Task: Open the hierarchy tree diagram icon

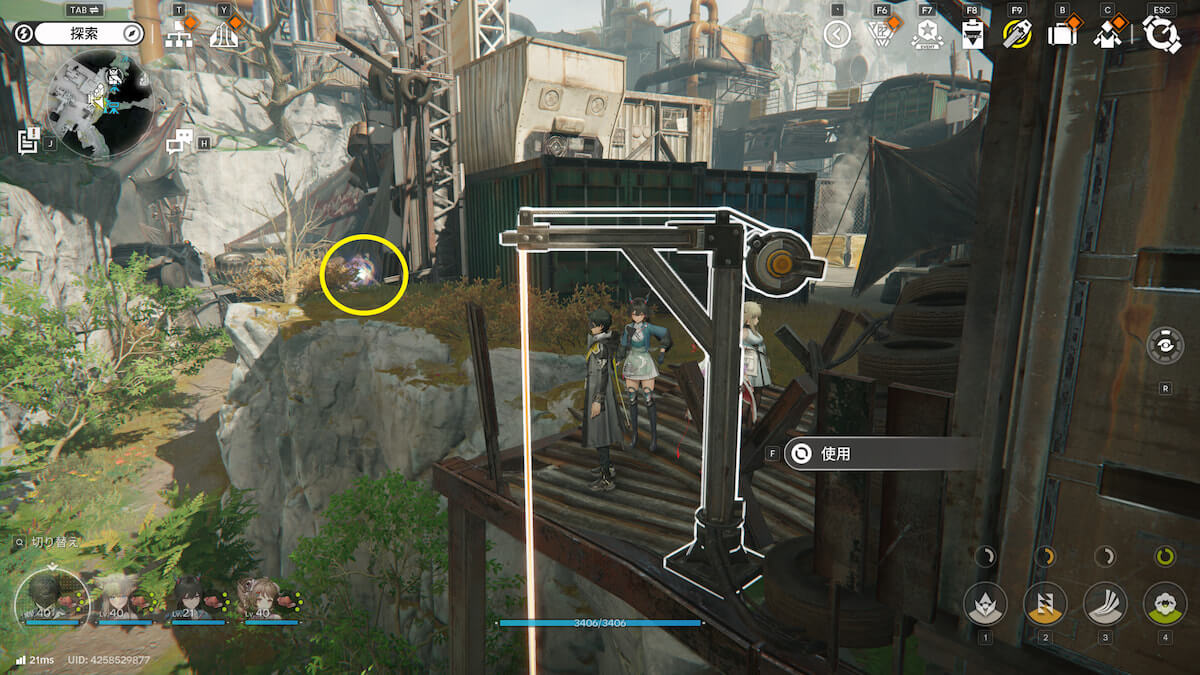Action: click(x=180, y=35)
